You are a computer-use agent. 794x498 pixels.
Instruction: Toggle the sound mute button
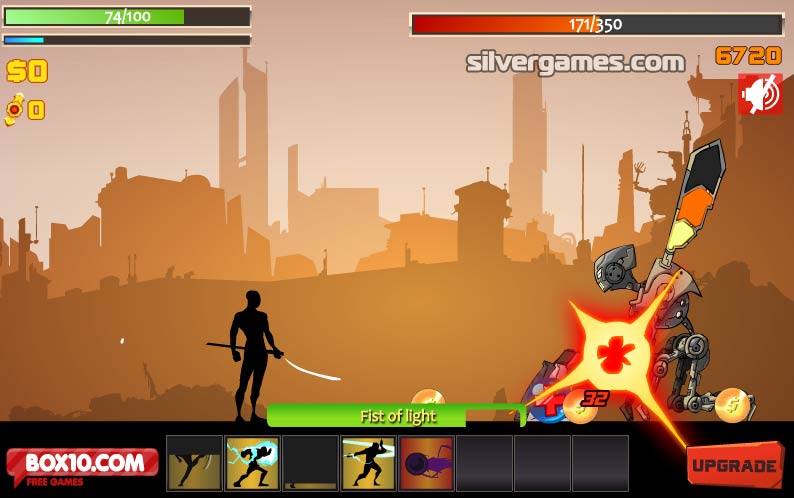point(760,95)
